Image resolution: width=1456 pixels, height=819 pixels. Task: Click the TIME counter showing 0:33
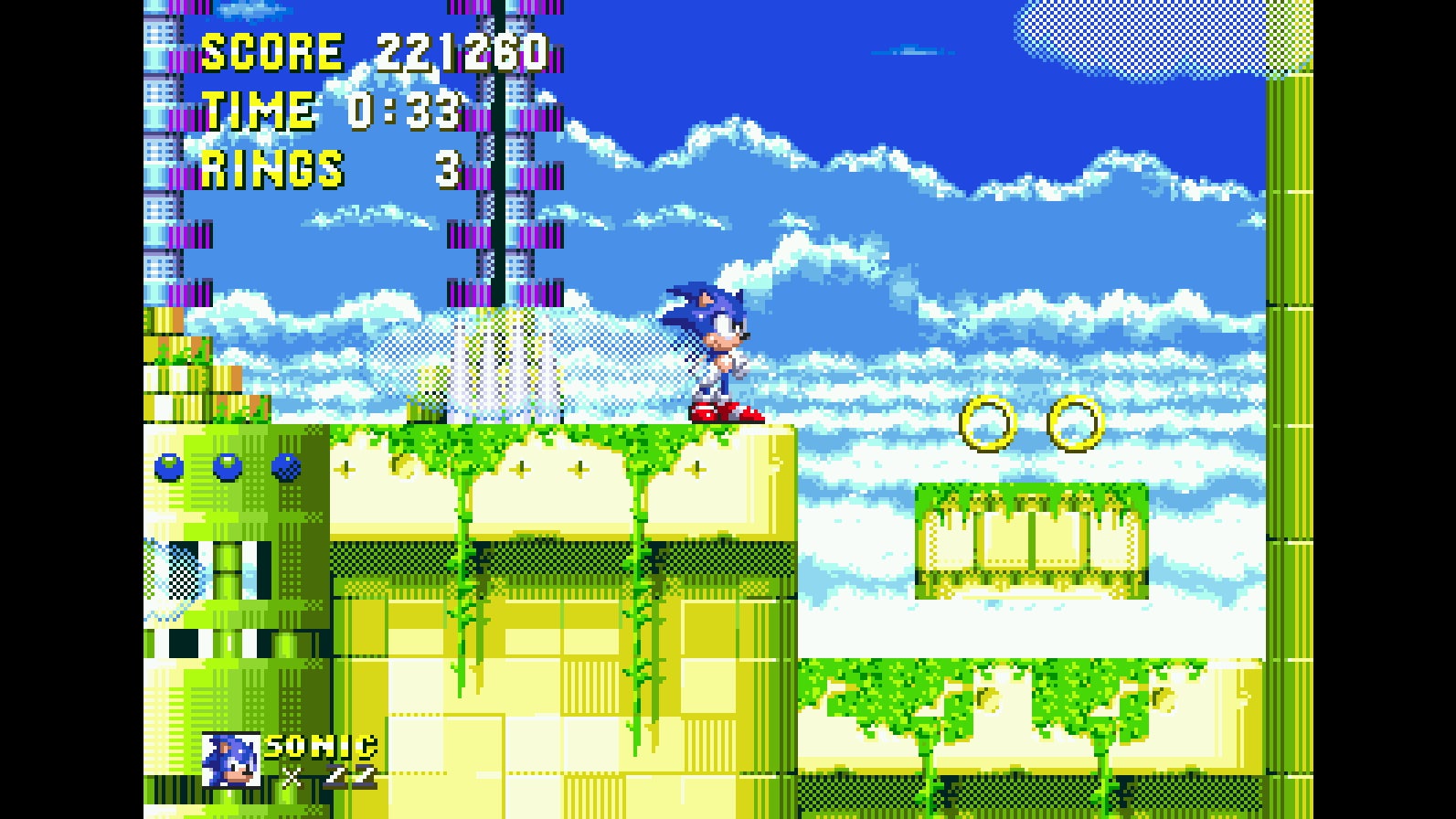coord(407,112)
